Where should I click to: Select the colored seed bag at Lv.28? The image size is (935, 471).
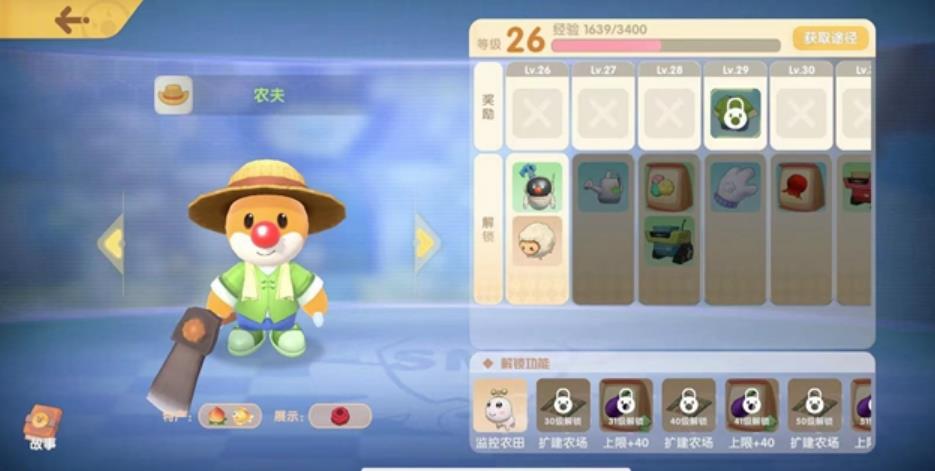[669, 187]
